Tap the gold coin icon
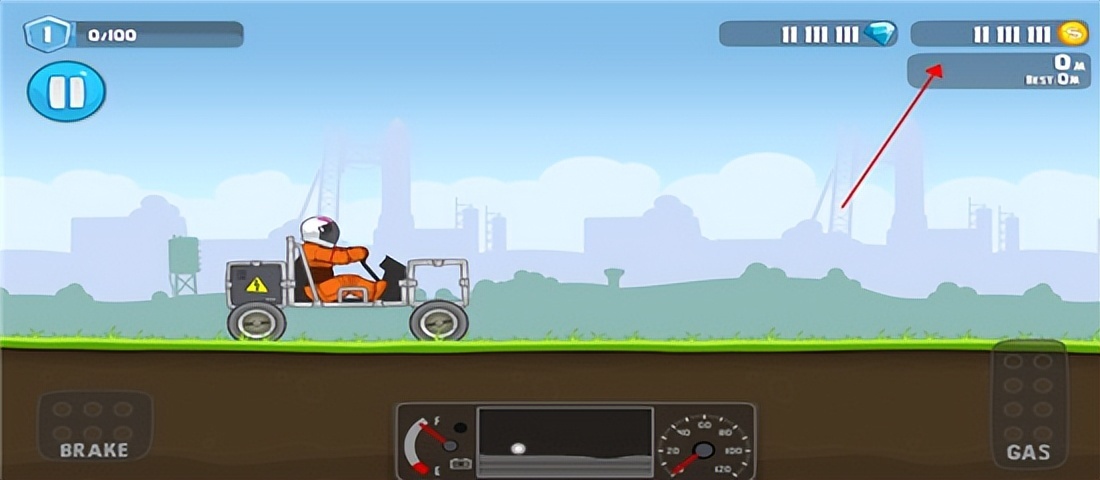The height and width of the screenshot is (480, 1100). [x=1073, y=35]
